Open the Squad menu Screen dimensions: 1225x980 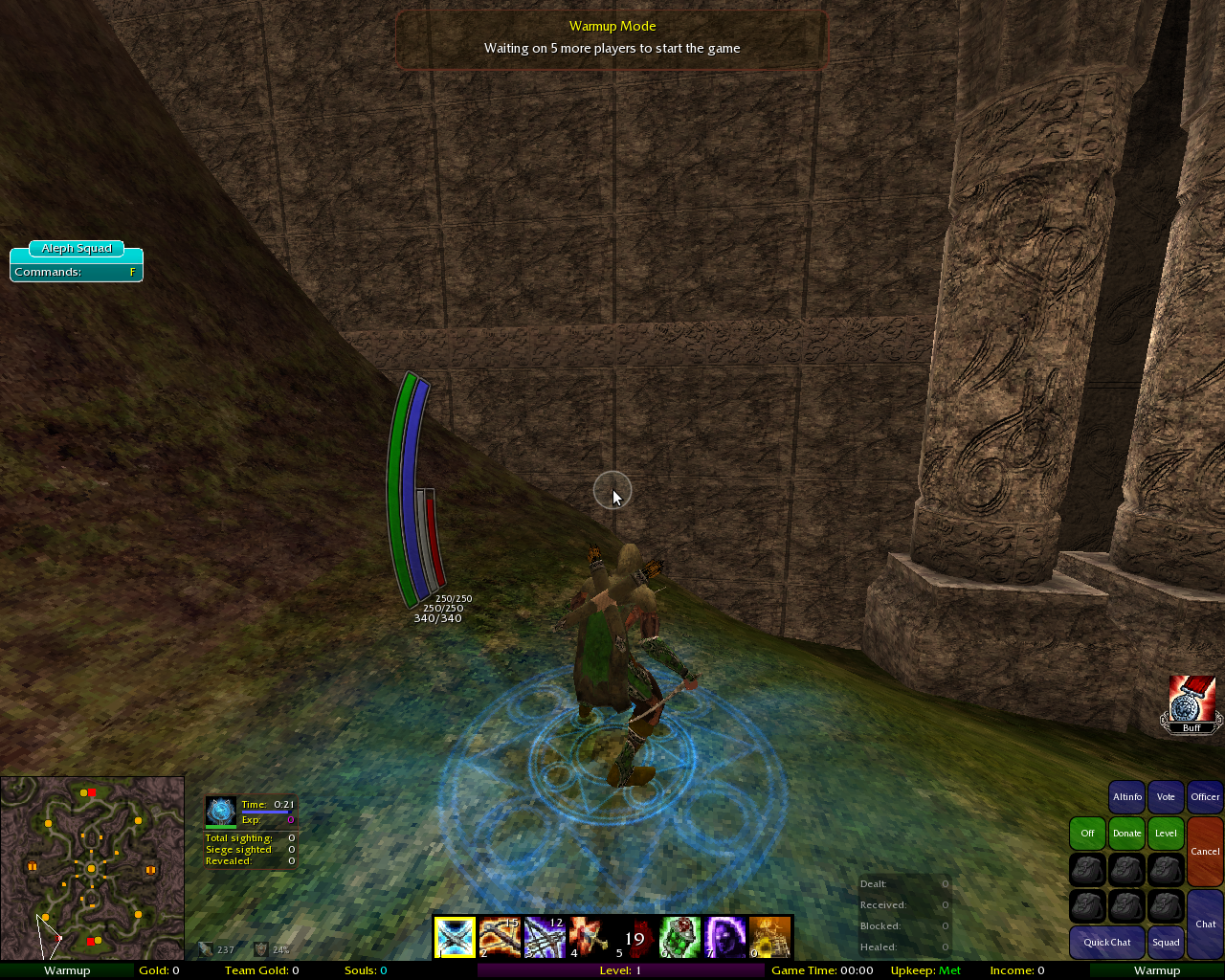coord(1166,942)
